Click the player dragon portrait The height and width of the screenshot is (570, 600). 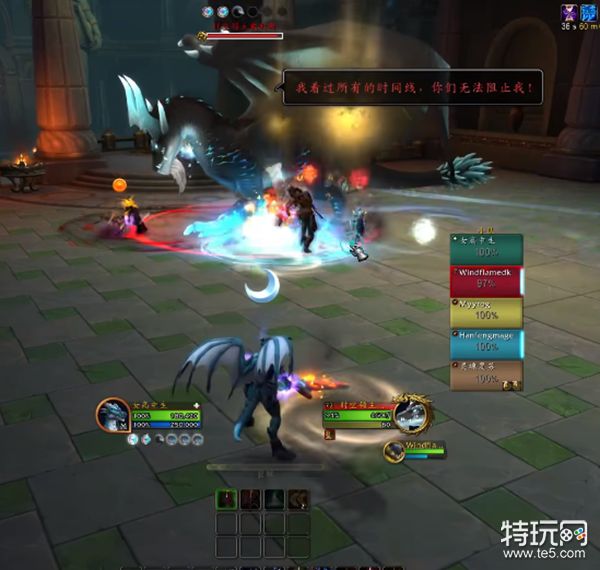[x=113, y=414]
